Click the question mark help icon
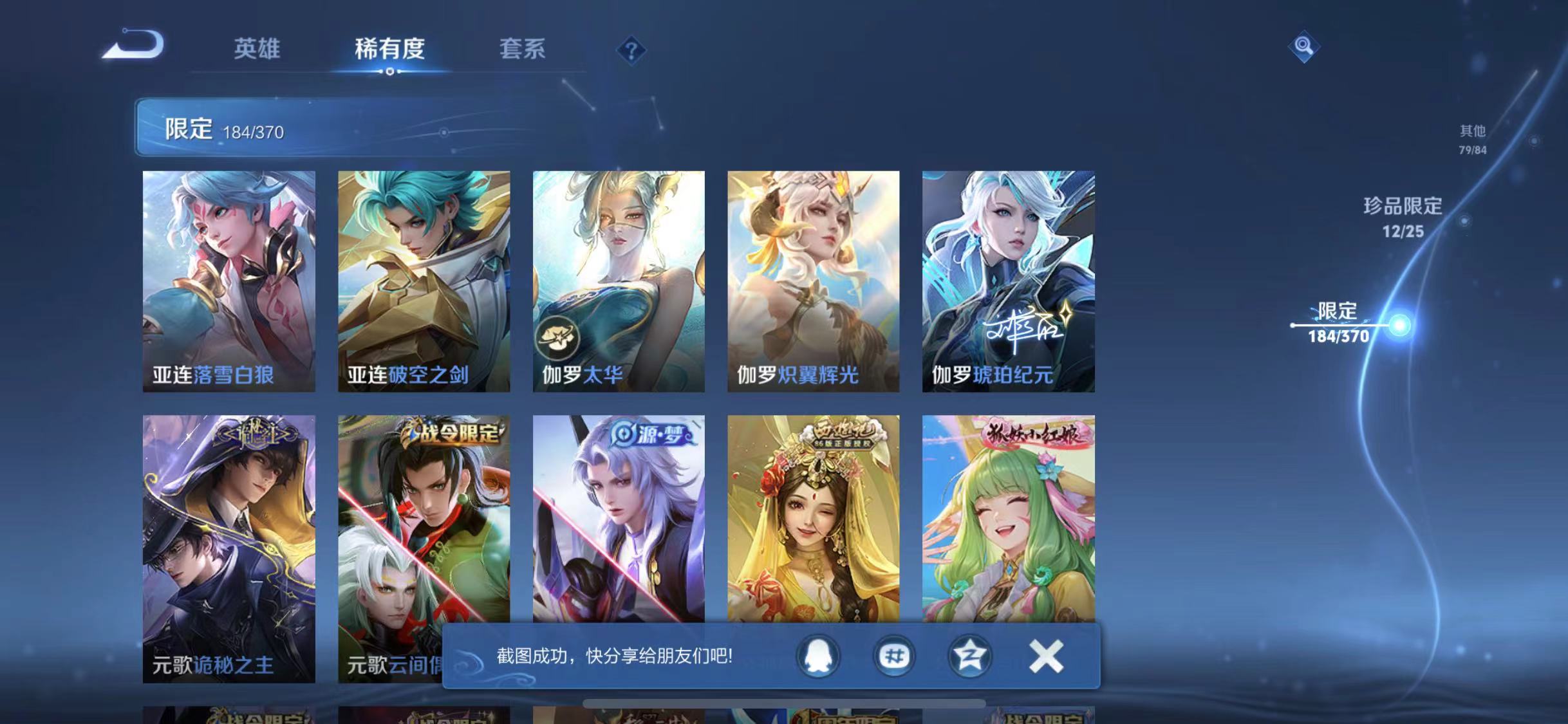Screen dimensions: 1568x724 pyautogui.click(x=633, y=50)
